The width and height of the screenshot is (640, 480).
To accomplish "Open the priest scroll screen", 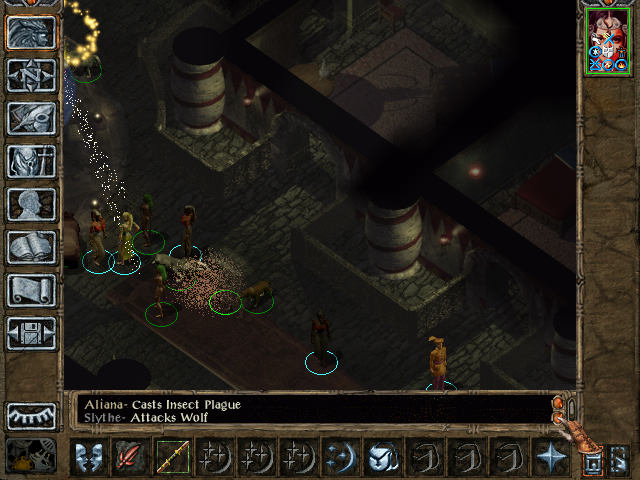I will click(32, 290).
